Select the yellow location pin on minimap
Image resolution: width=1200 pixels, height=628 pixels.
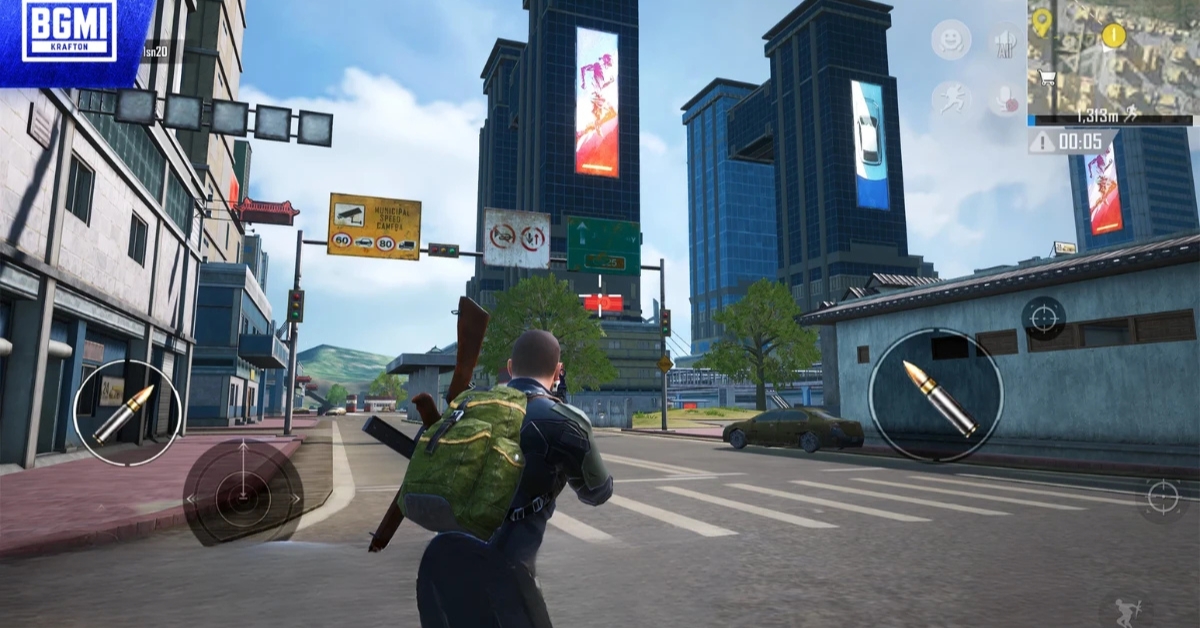(1041, 20)
